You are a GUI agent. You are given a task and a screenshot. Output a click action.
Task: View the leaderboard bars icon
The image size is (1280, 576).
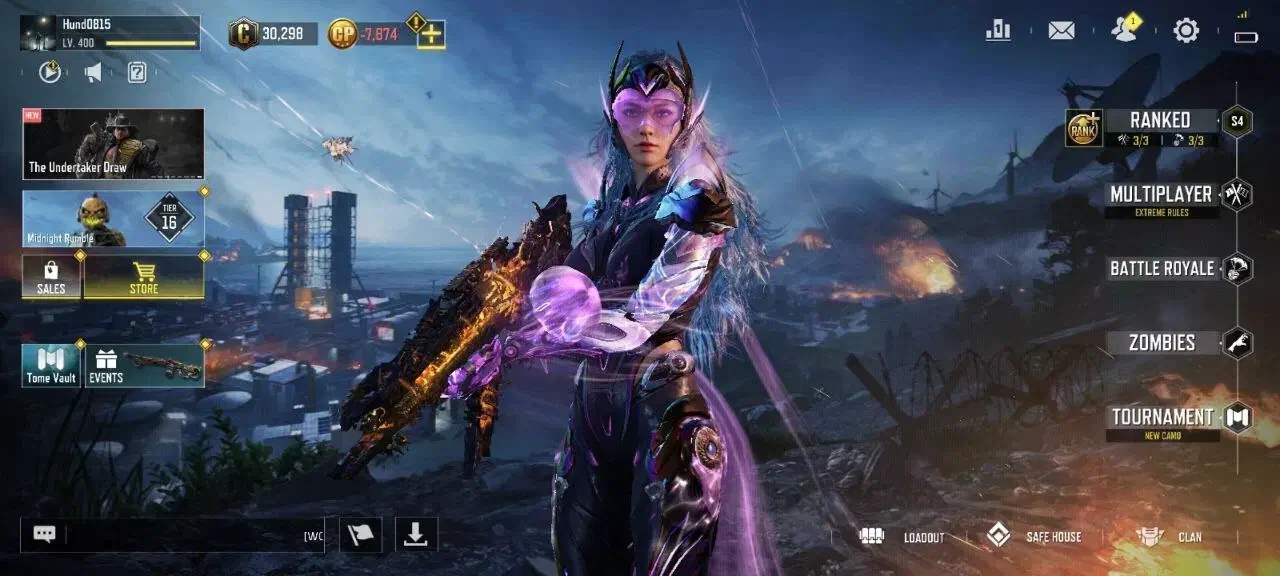[x=998, y=30]
